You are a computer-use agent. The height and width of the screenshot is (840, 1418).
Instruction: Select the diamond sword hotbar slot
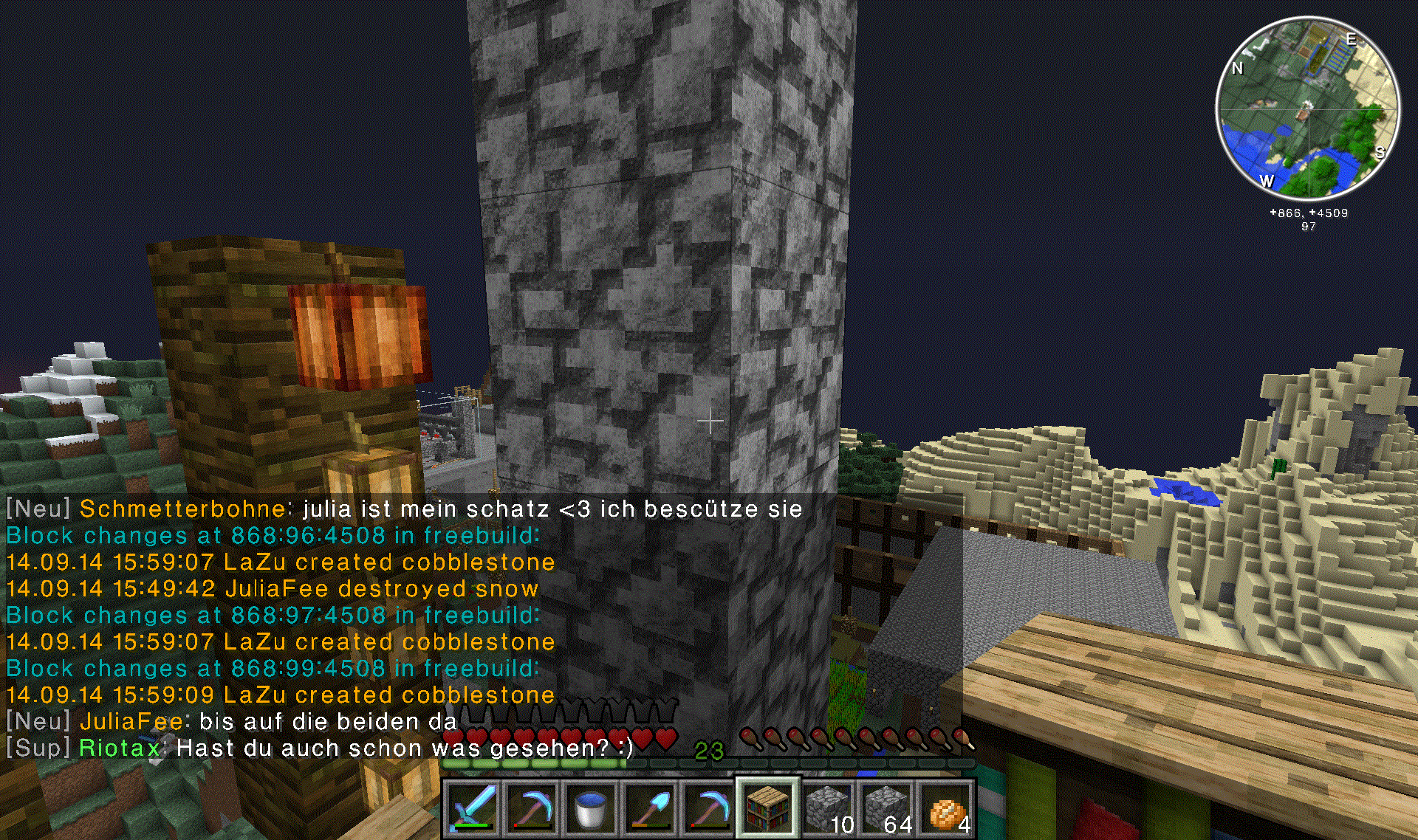[x=473, y=808]
